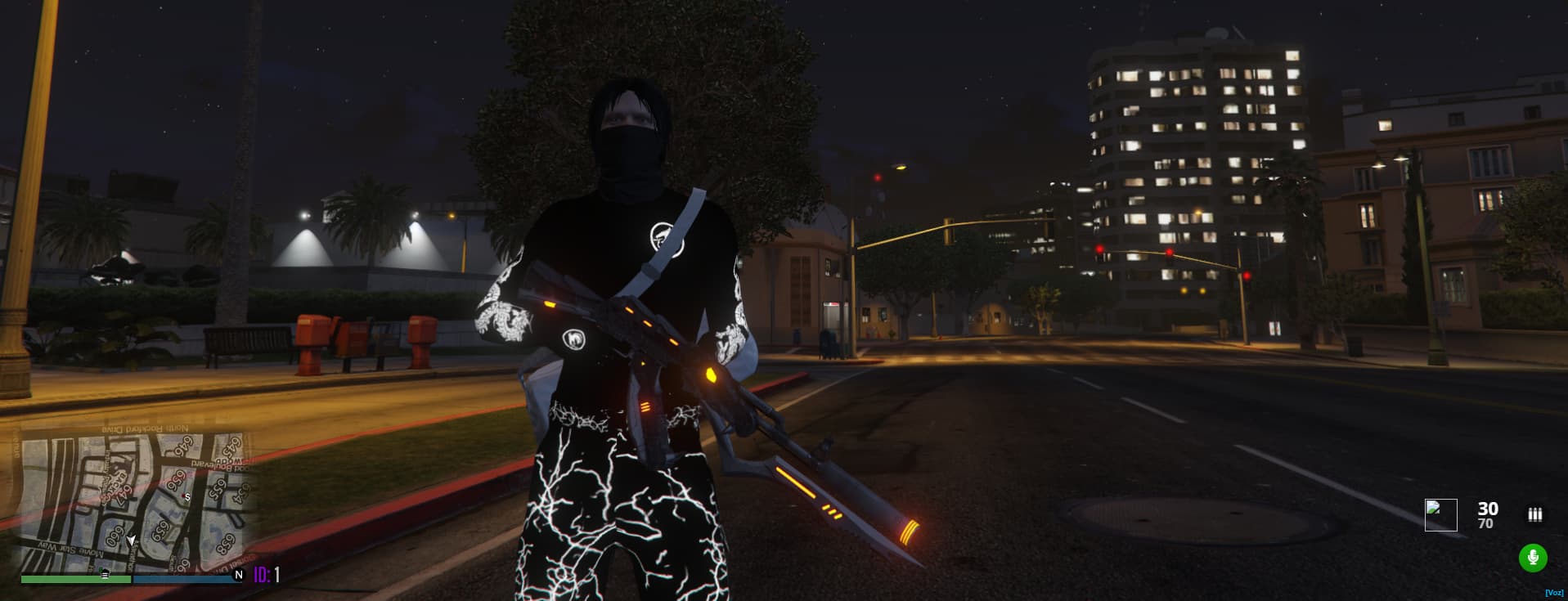Click the 659 block on the minimap

click(x=159, y=531)
